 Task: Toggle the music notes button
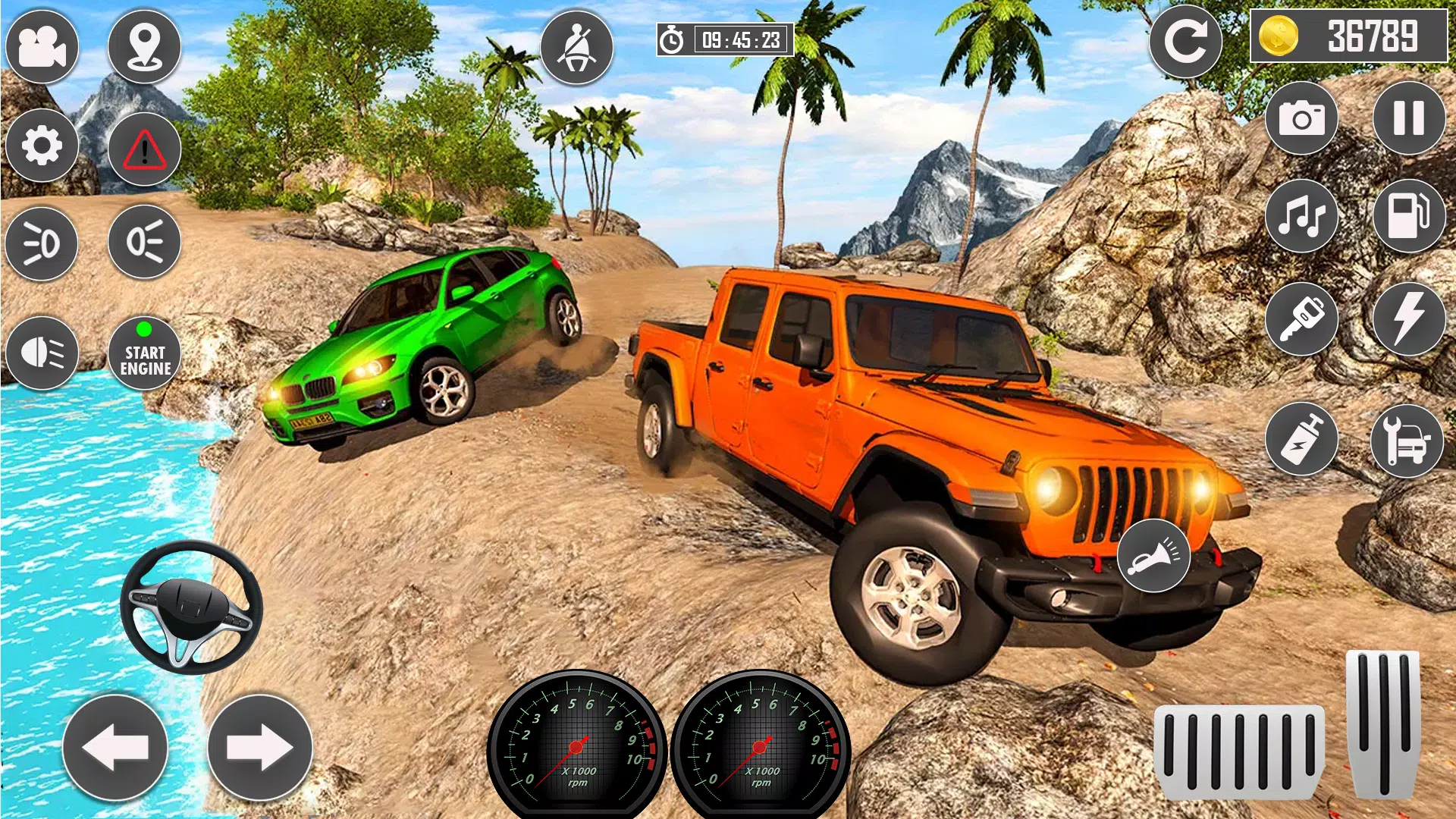[x=1301, y=217]
